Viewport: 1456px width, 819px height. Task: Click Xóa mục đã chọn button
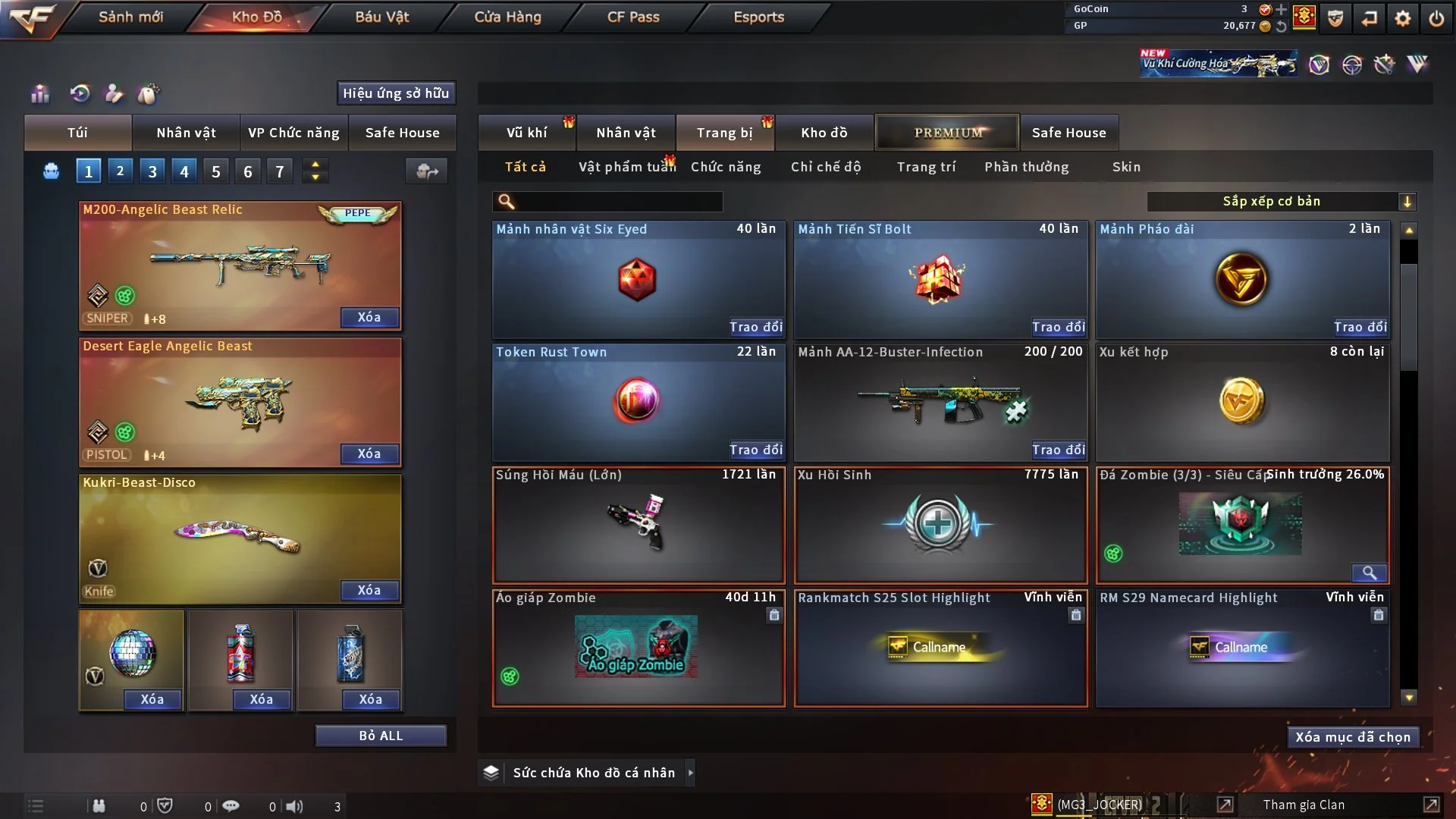[1352, 737]
